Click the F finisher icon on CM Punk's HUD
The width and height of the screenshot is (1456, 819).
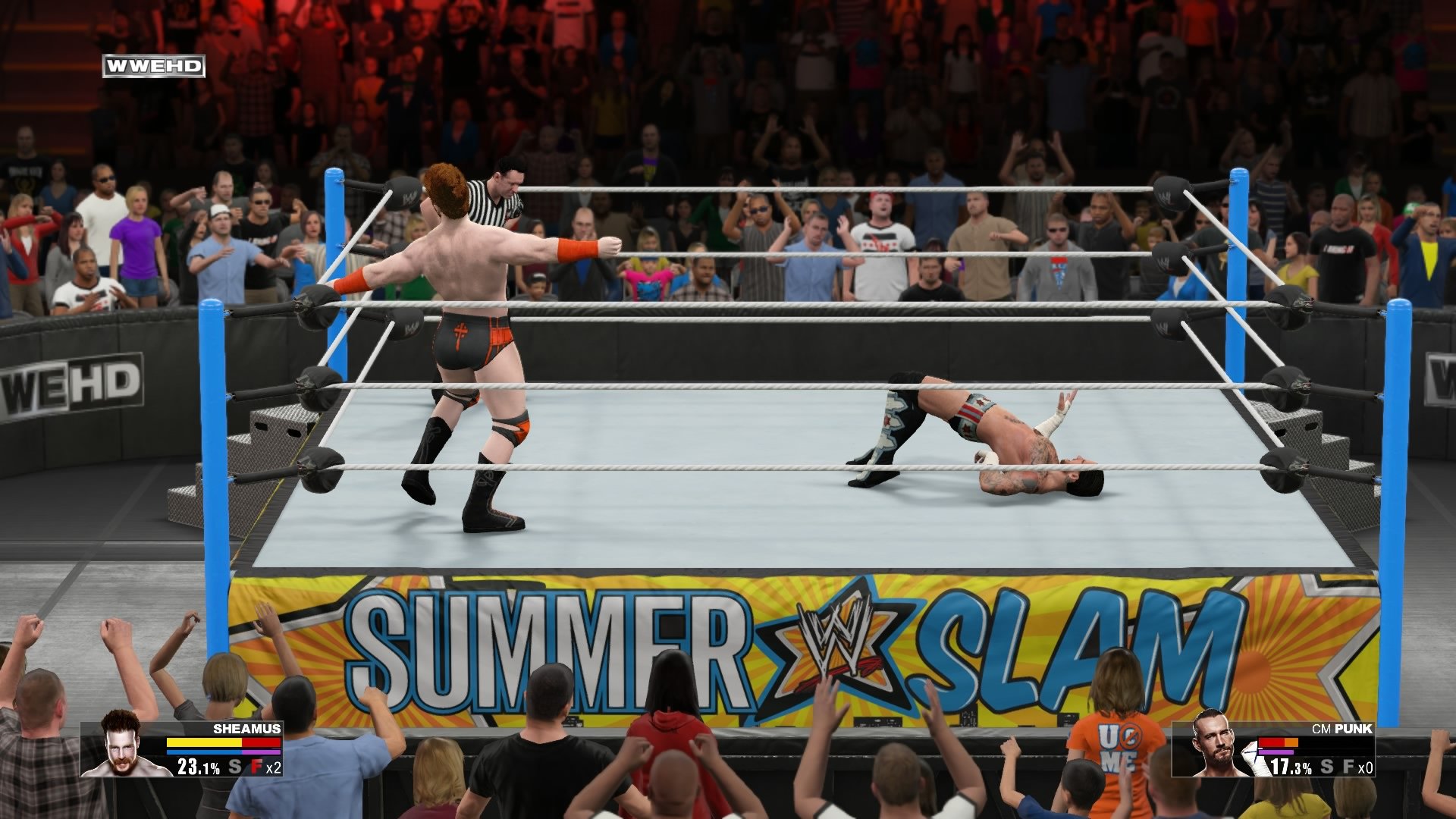coord(1348,767)
